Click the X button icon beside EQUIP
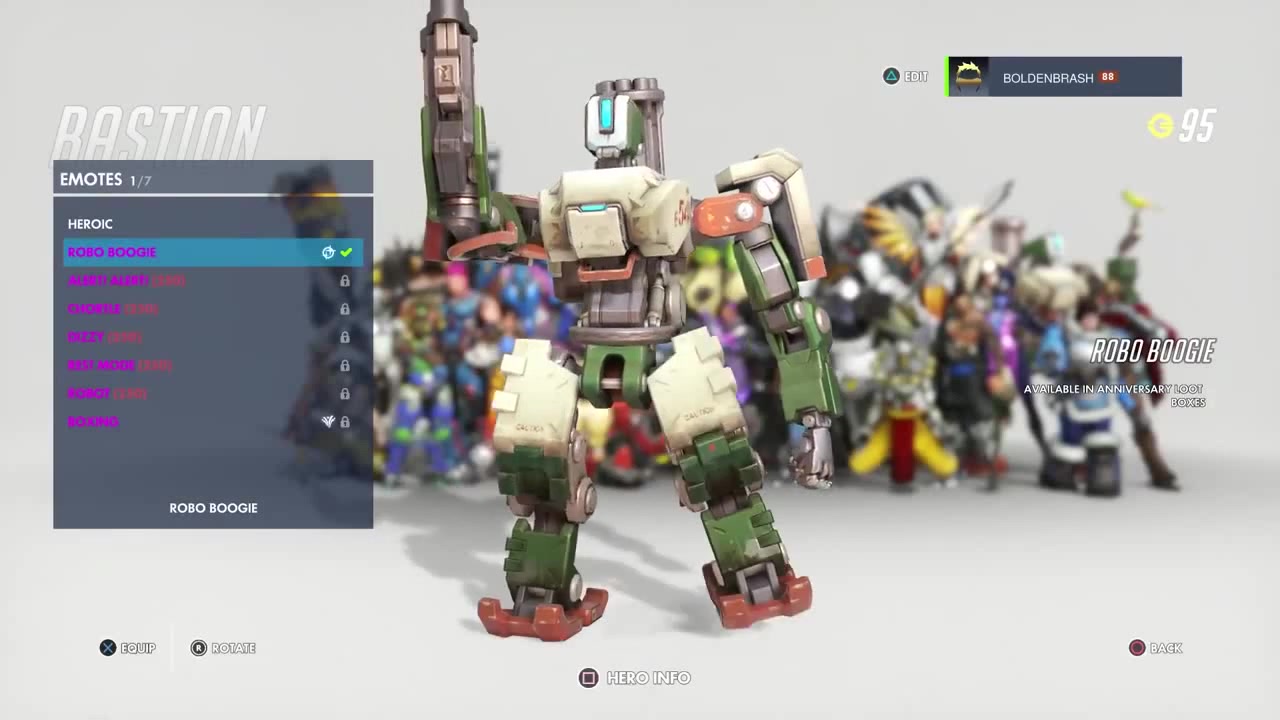The image size is (1280, 720). click(107, 648)
